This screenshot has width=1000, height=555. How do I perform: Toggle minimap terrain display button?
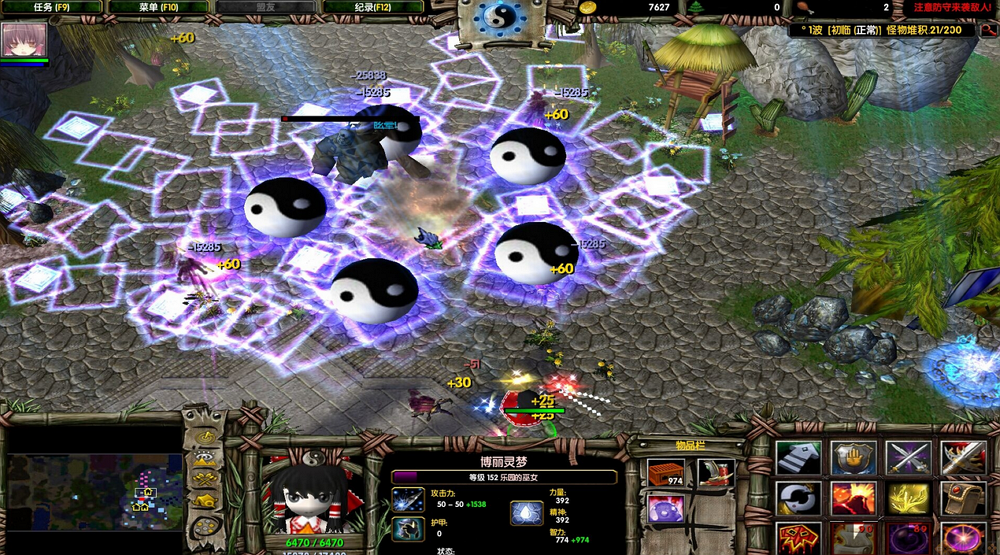click(205, 458)
